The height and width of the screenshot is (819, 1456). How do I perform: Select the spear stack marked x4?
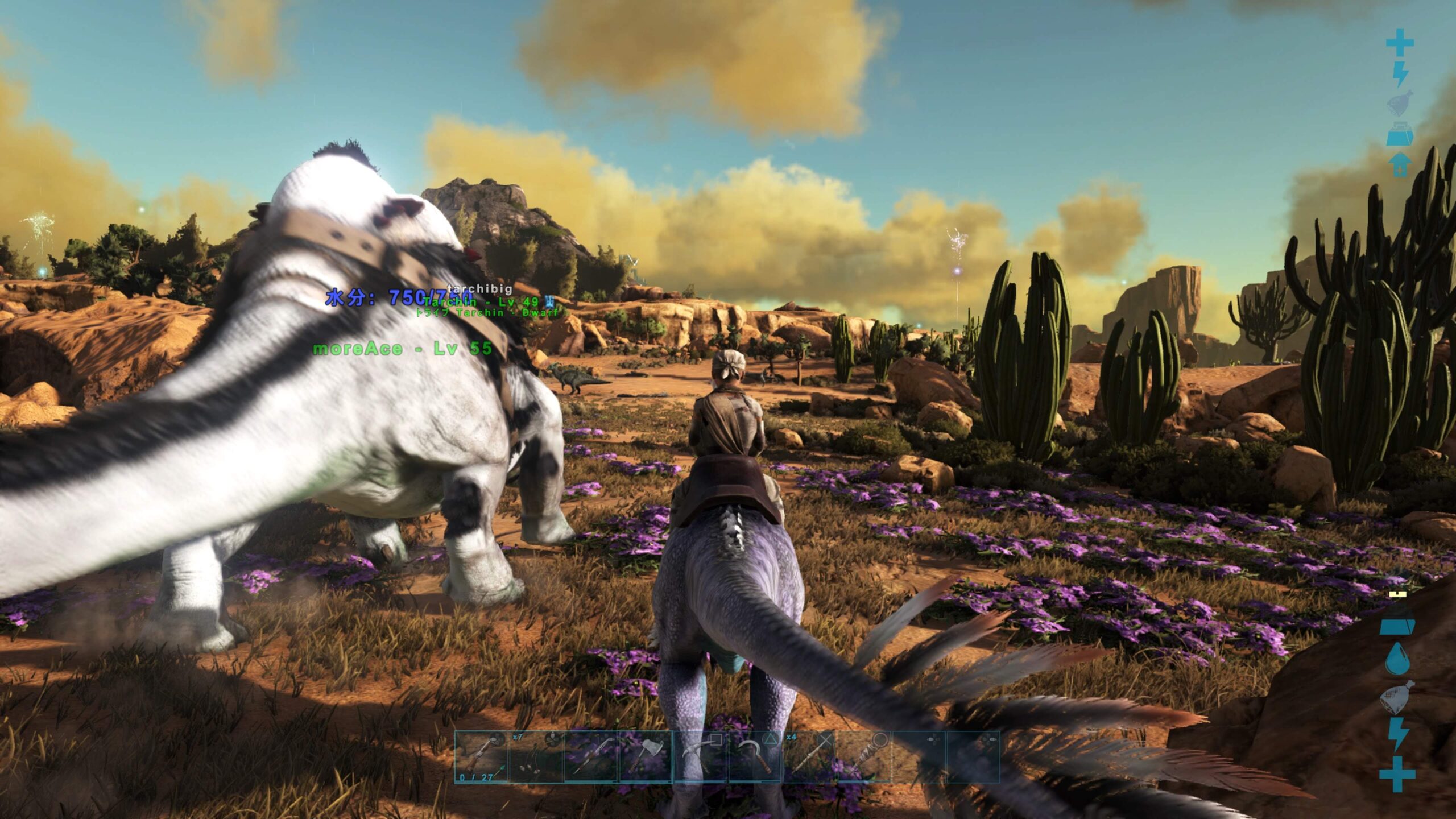pos(810,757)
